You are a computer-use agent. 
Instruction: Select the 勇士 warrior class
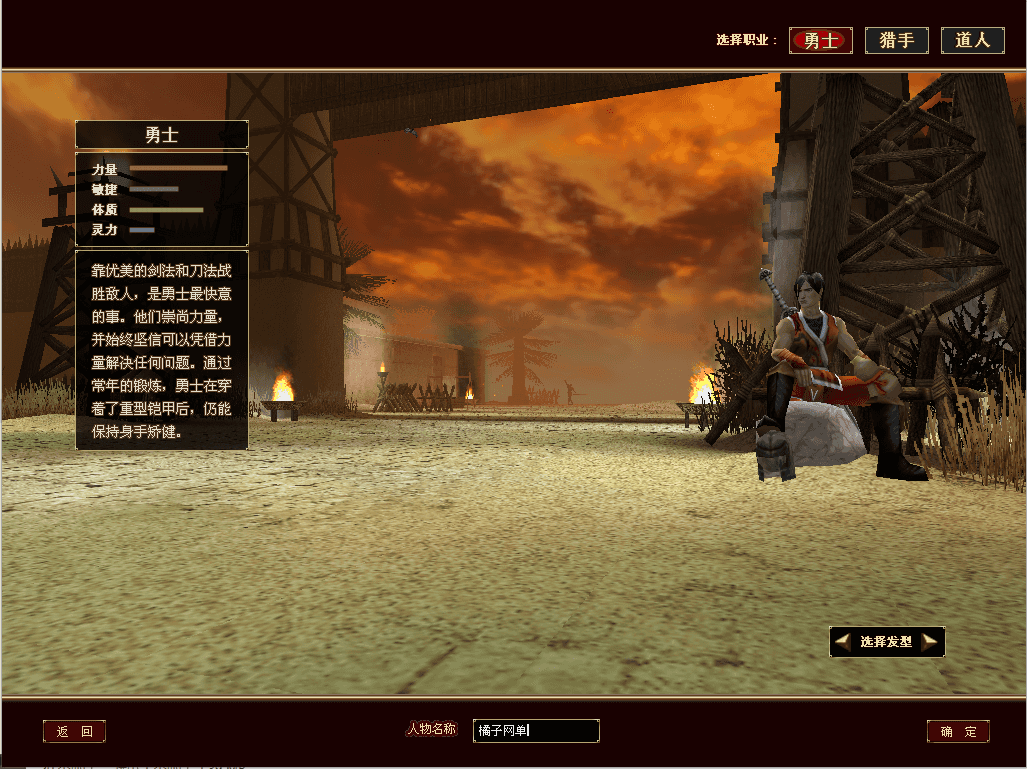click(x=820, y=41)
